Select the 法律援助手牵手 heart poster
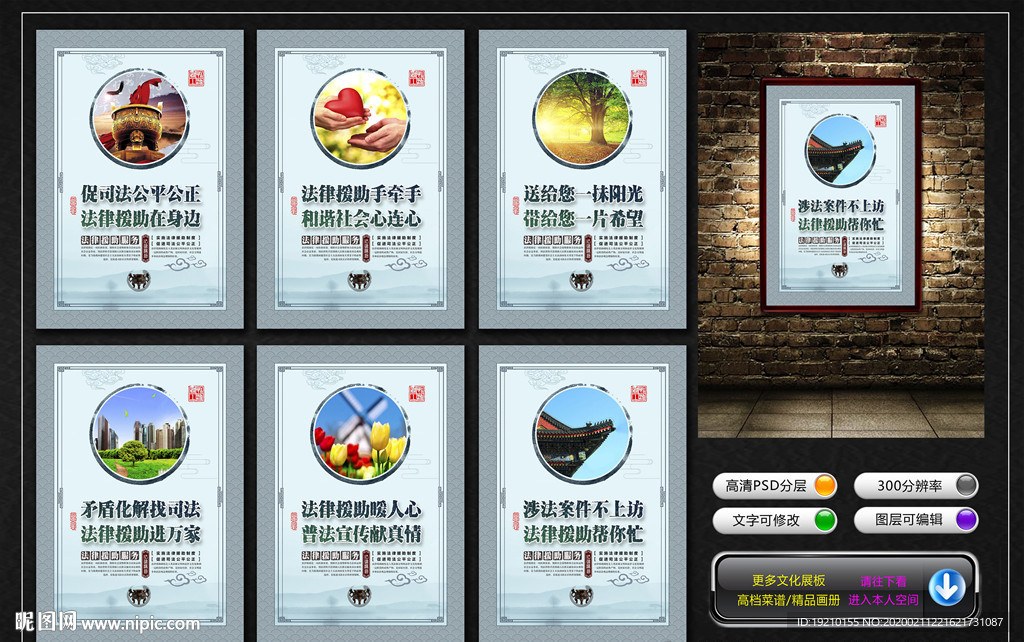The image size is (1024, 642). coord(361,180)
